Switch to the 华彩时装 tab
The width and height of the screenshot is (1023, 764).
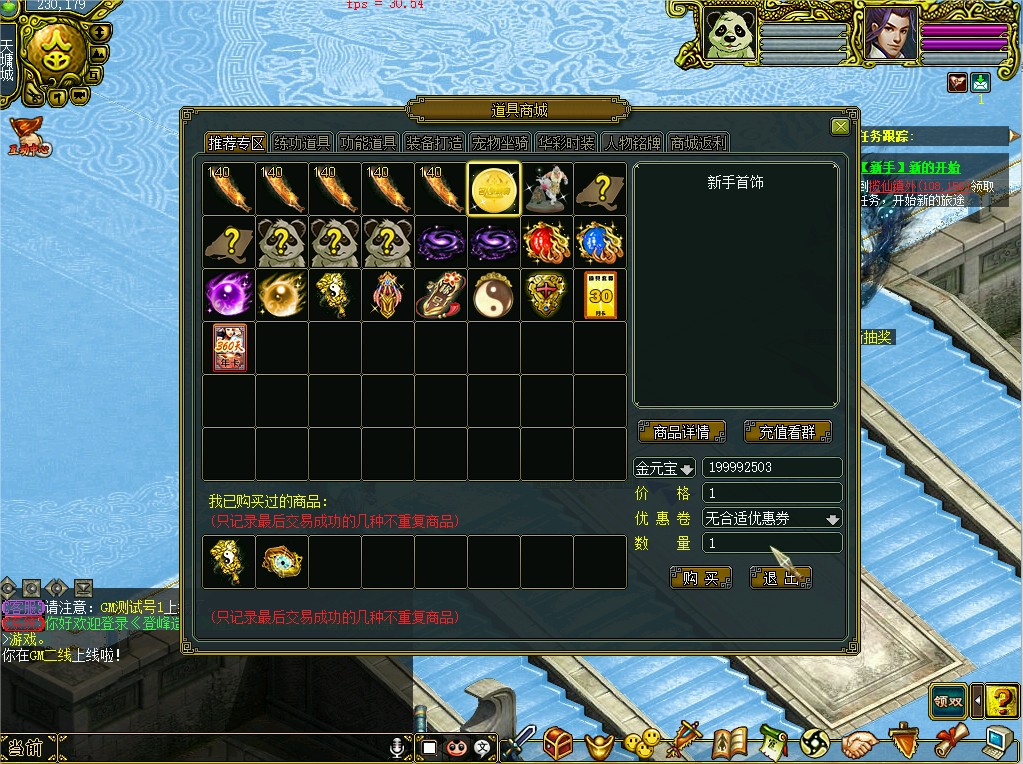[x=567, y=143]
